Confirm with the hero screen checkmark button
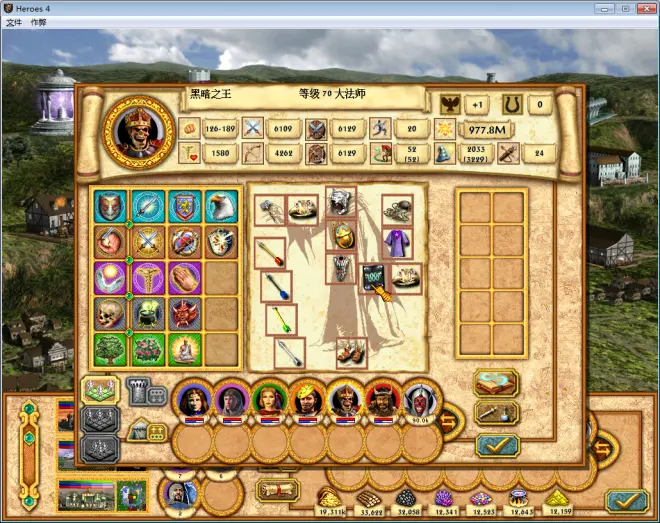Screen dimensions: 660x523 [x=496, y=445]
